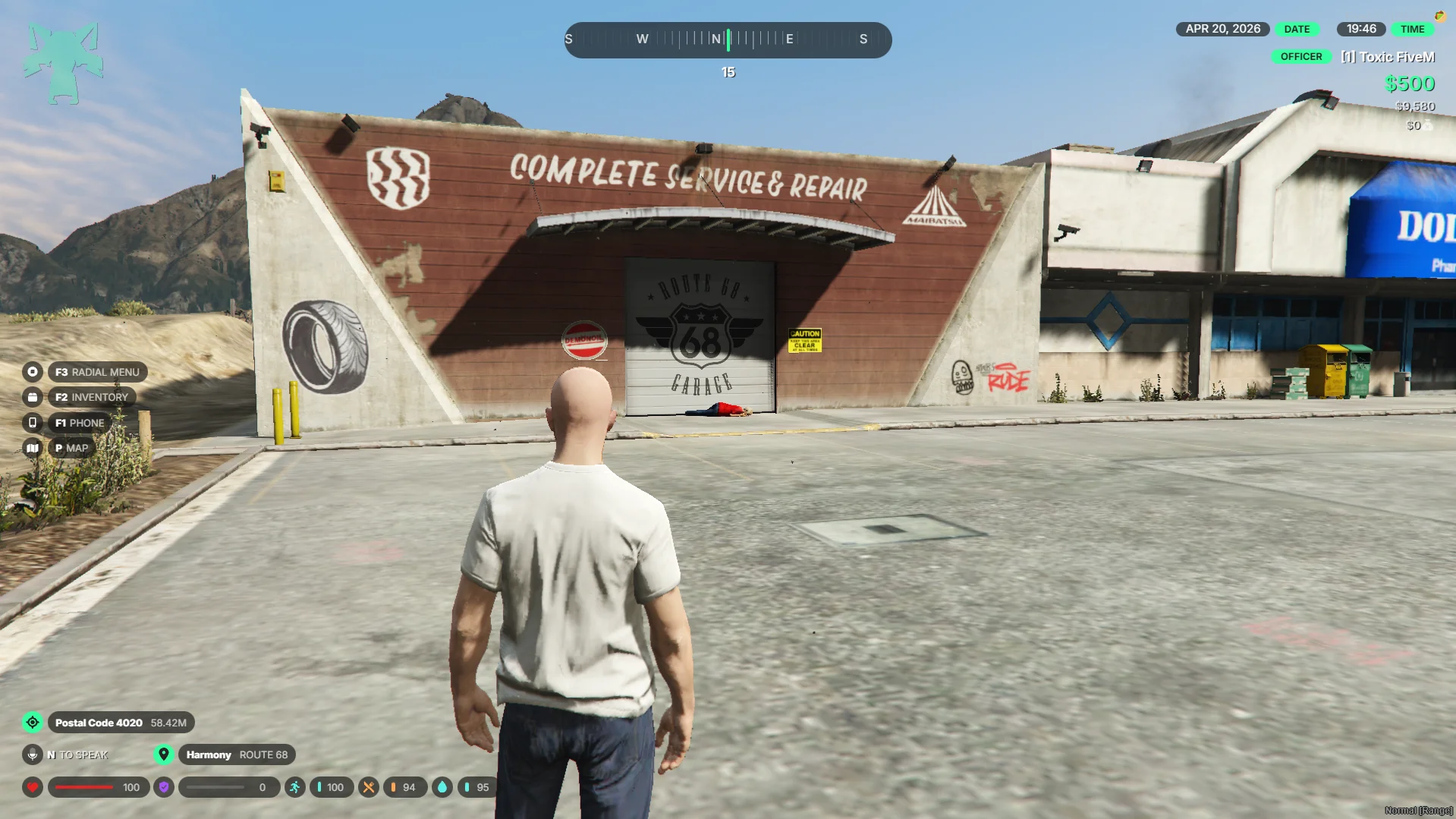Show the Map via its icon
This screenshot has width=1456, height=819.
(x=32, y=448)
